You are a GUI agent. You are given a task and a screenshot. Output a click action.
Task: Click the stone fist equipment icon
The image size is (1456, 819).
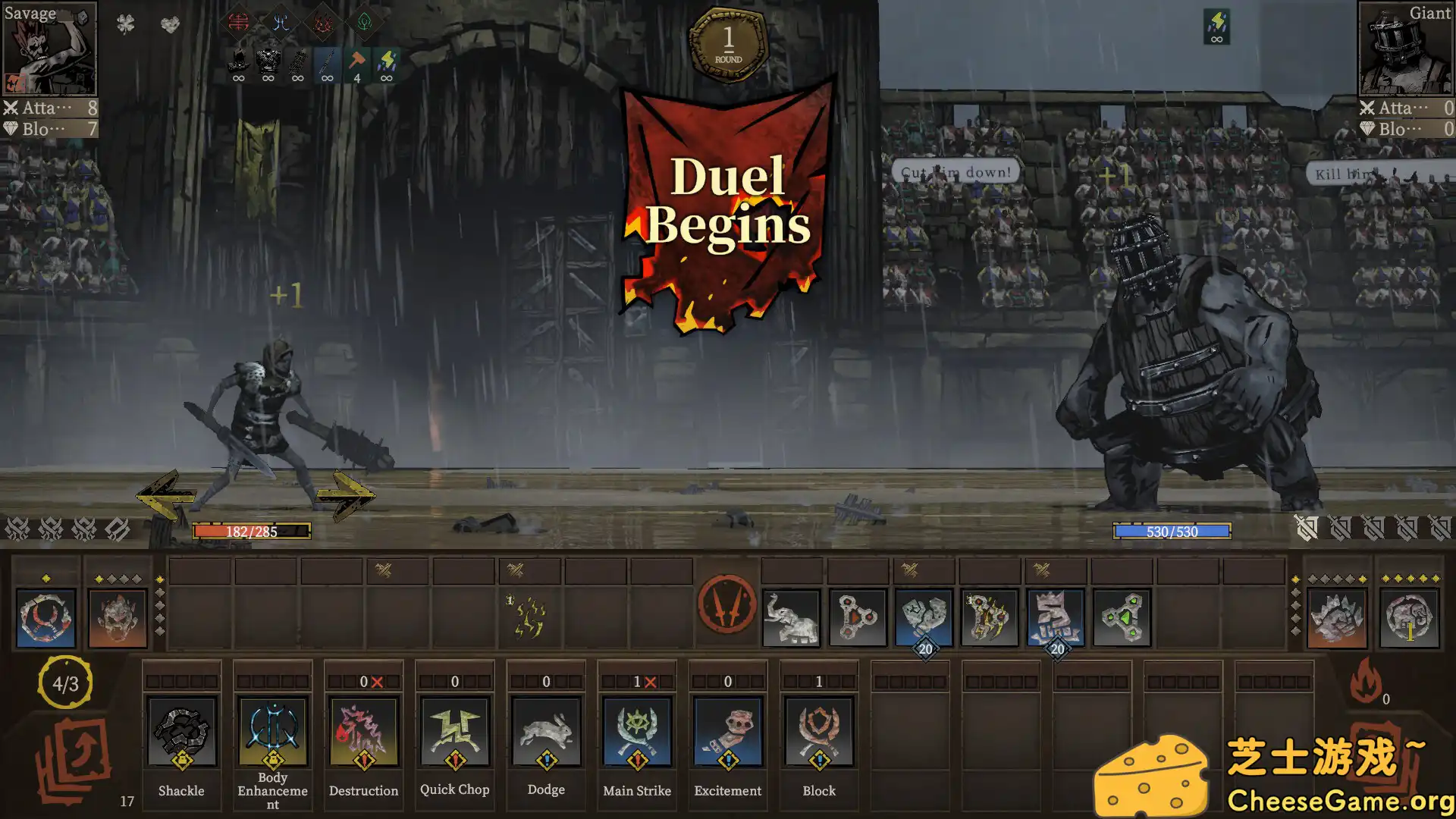pyautogui.click(x=925, y=616)
